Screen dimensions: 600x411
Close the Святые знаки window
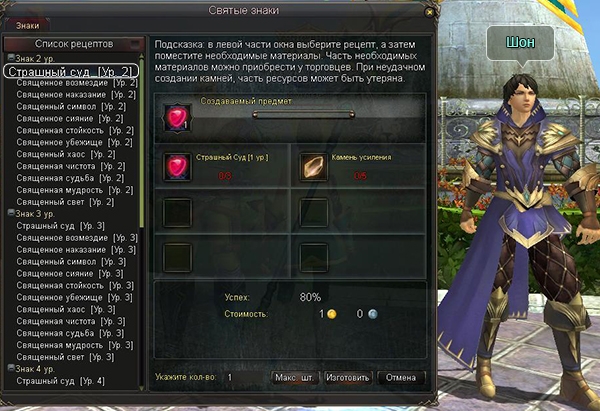pyautogui.click(x=430, y=10)
